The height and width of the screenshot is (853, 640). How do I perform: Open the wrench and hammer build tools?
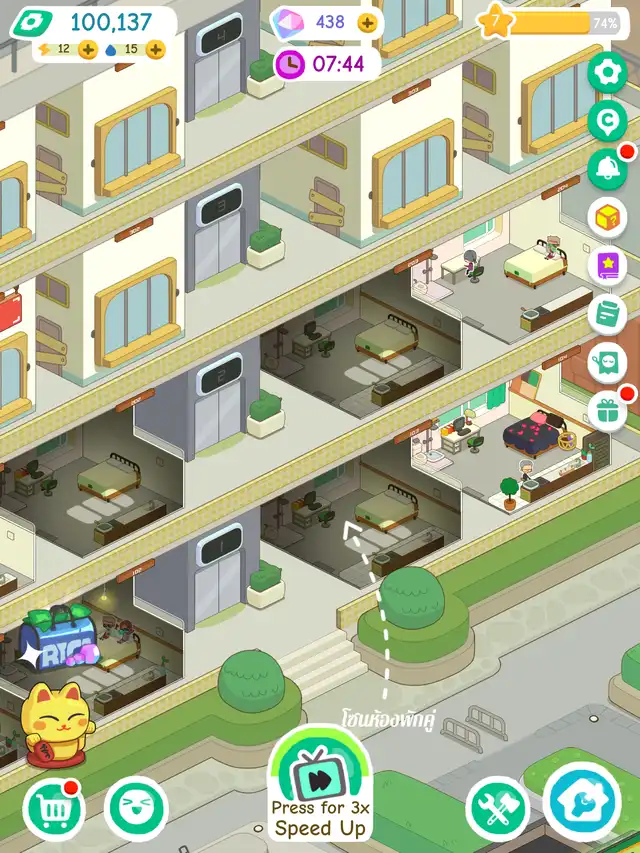[497, 808]
